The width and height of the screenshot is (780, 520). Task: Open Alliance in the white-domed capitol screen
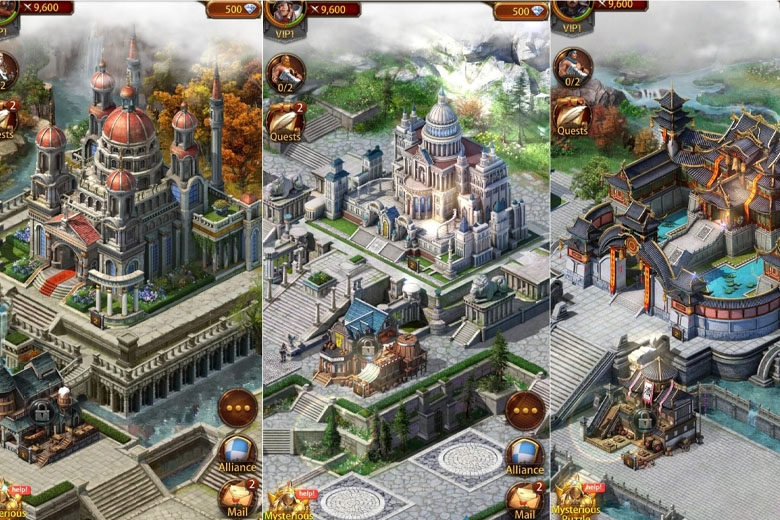(524, 455)
